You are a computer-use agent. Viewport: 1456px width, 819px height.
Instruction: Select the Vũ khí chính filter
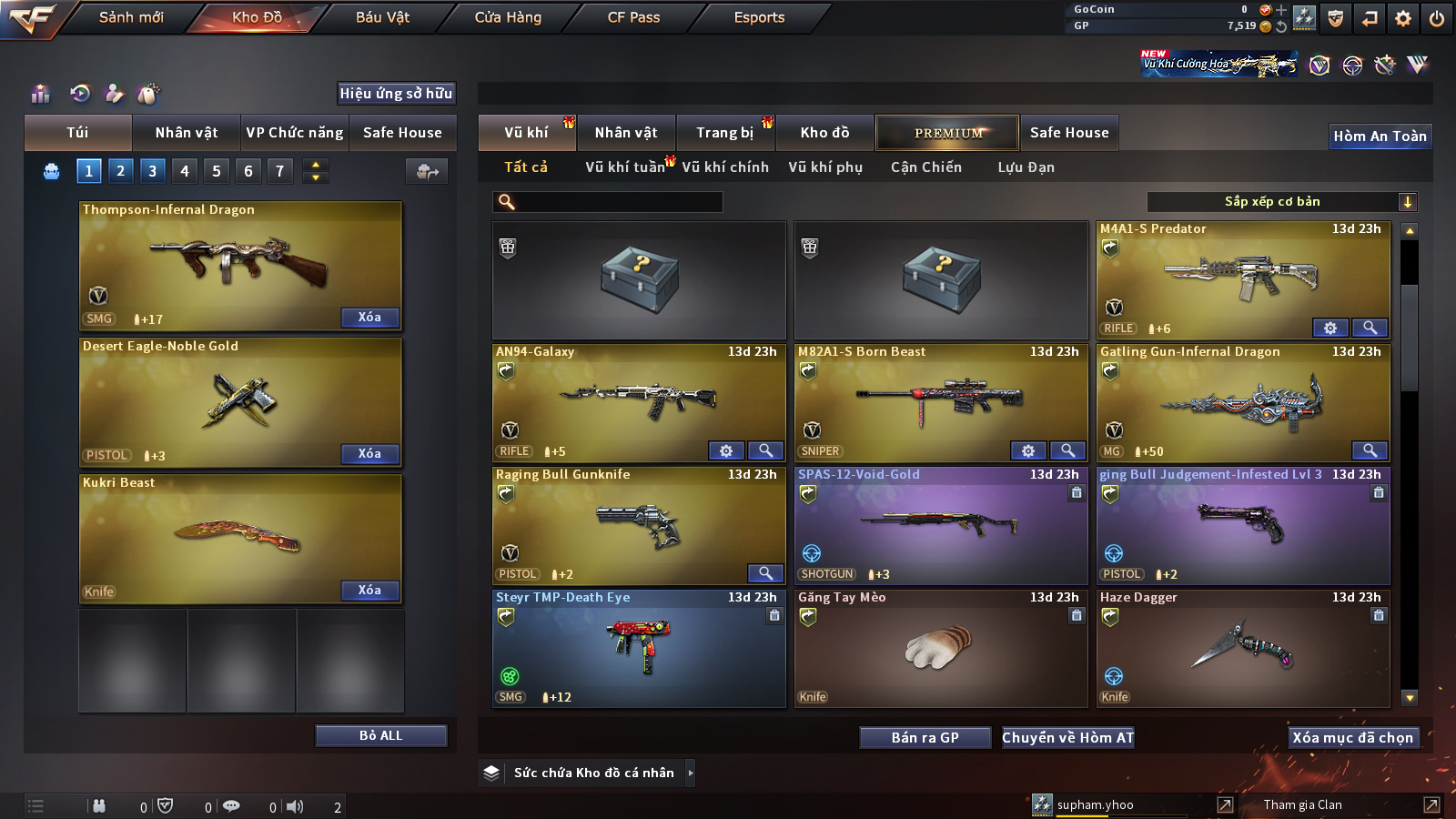pyautogui.click(x=724, y=167)
